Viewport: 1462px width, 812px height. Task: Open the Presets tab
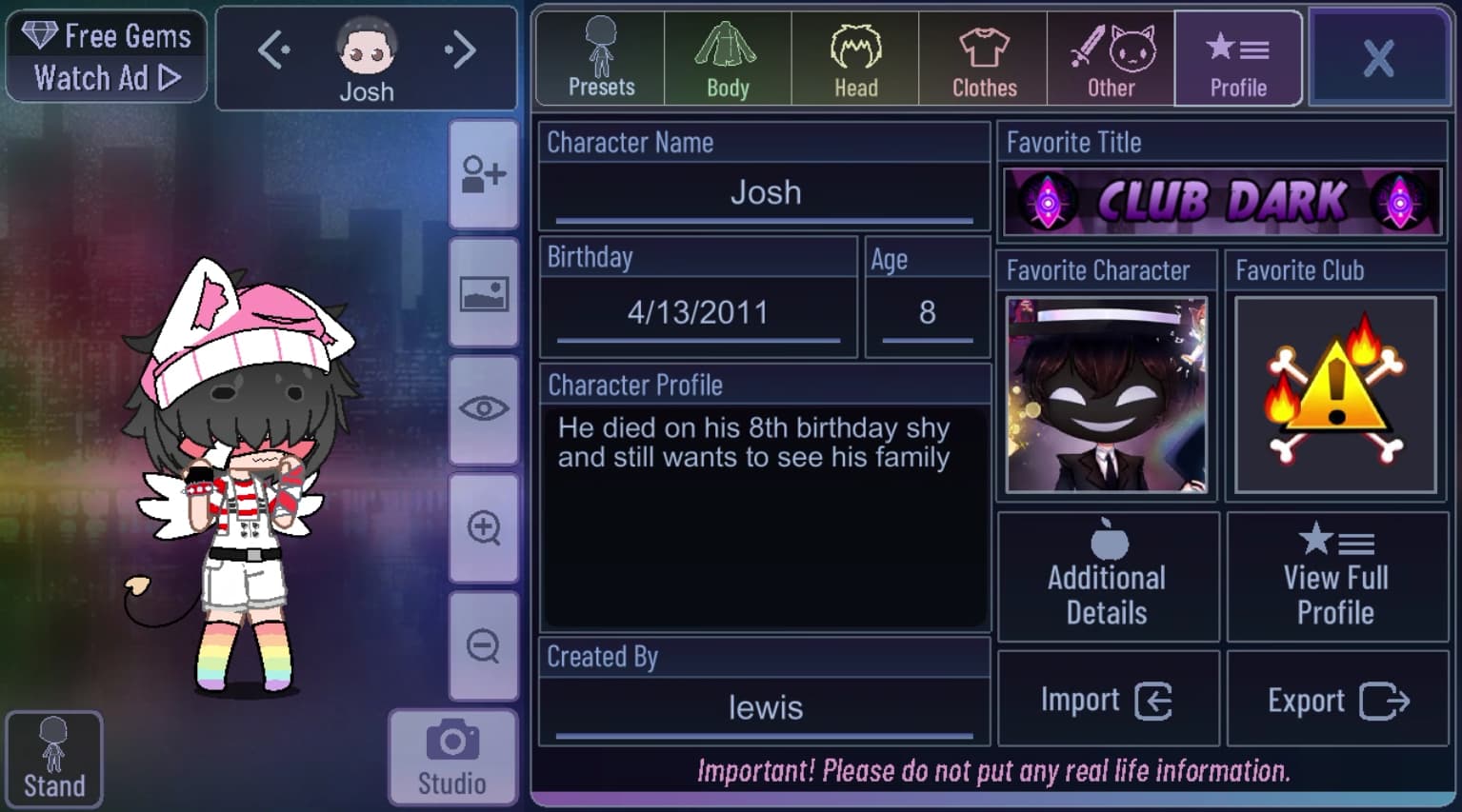click(601, 59)
